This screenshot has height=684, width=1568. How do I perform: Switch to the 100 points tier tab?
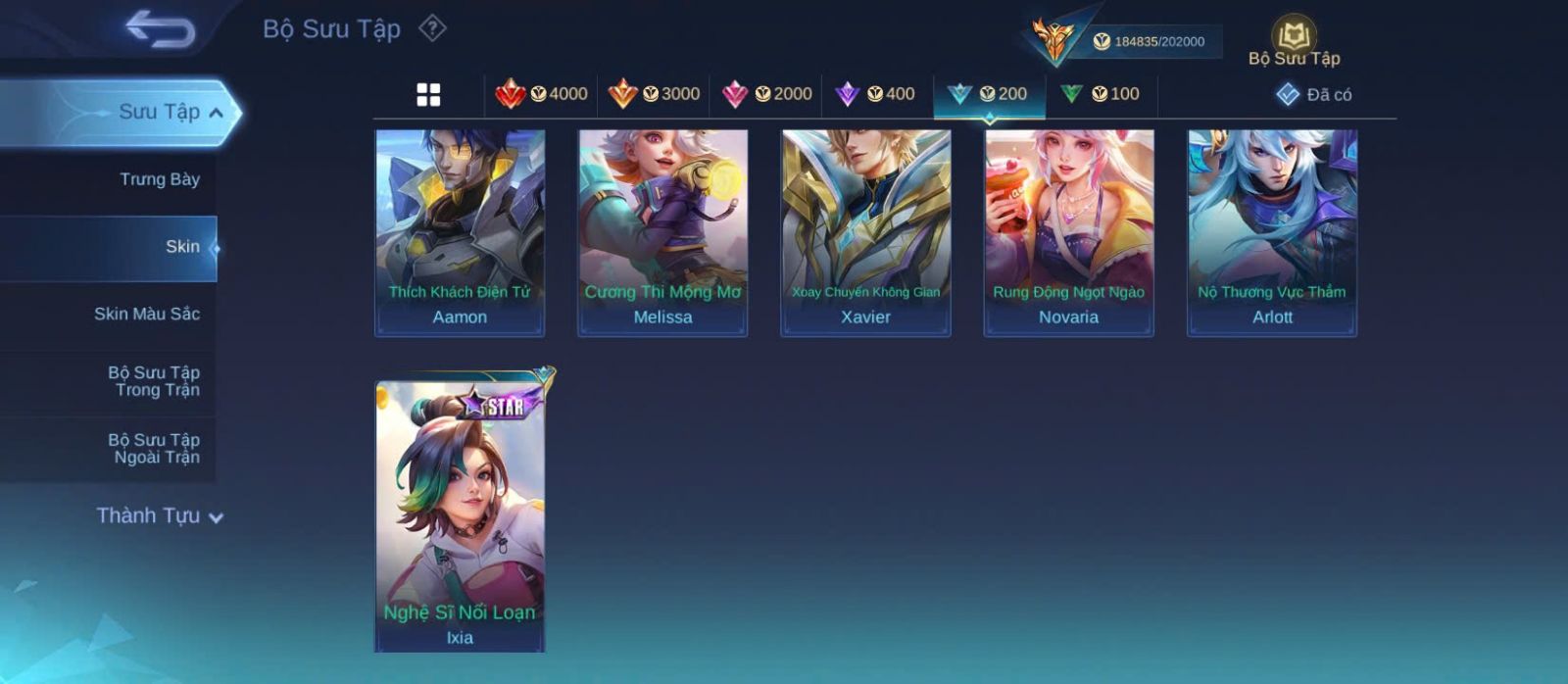1101,94
